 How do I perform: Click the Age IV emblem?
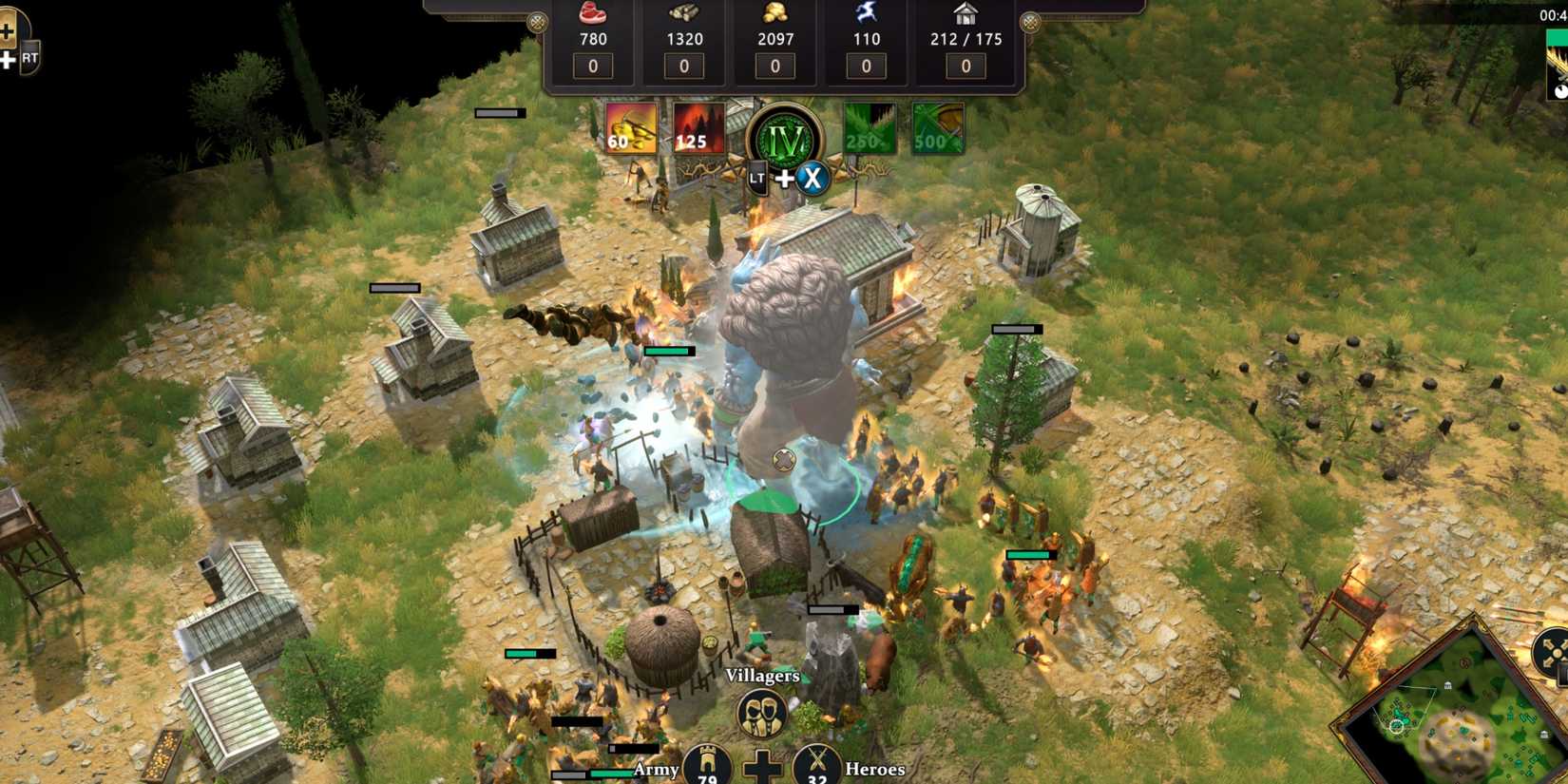pyautogui.click(x=783, y=139)
